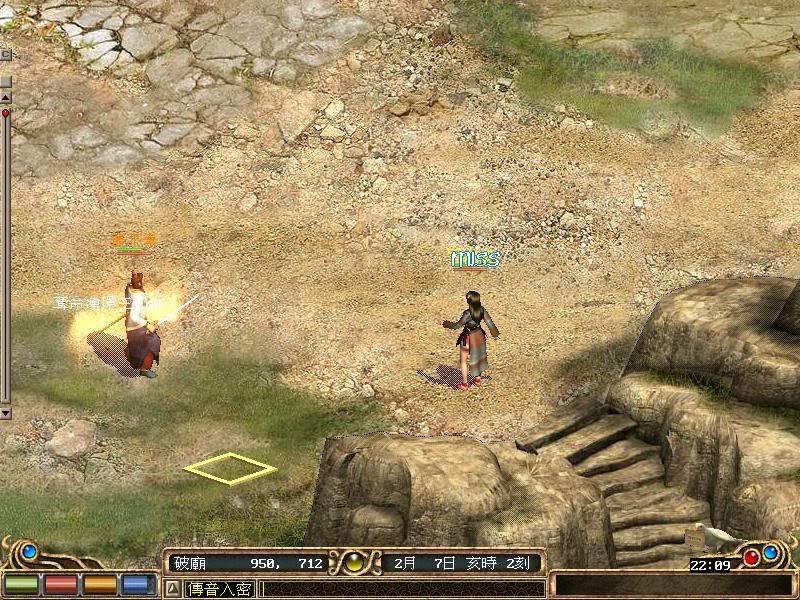800x600 pixels.
Task: Click the red orb in bottom-right corner
Action: (x=751, y=557)
